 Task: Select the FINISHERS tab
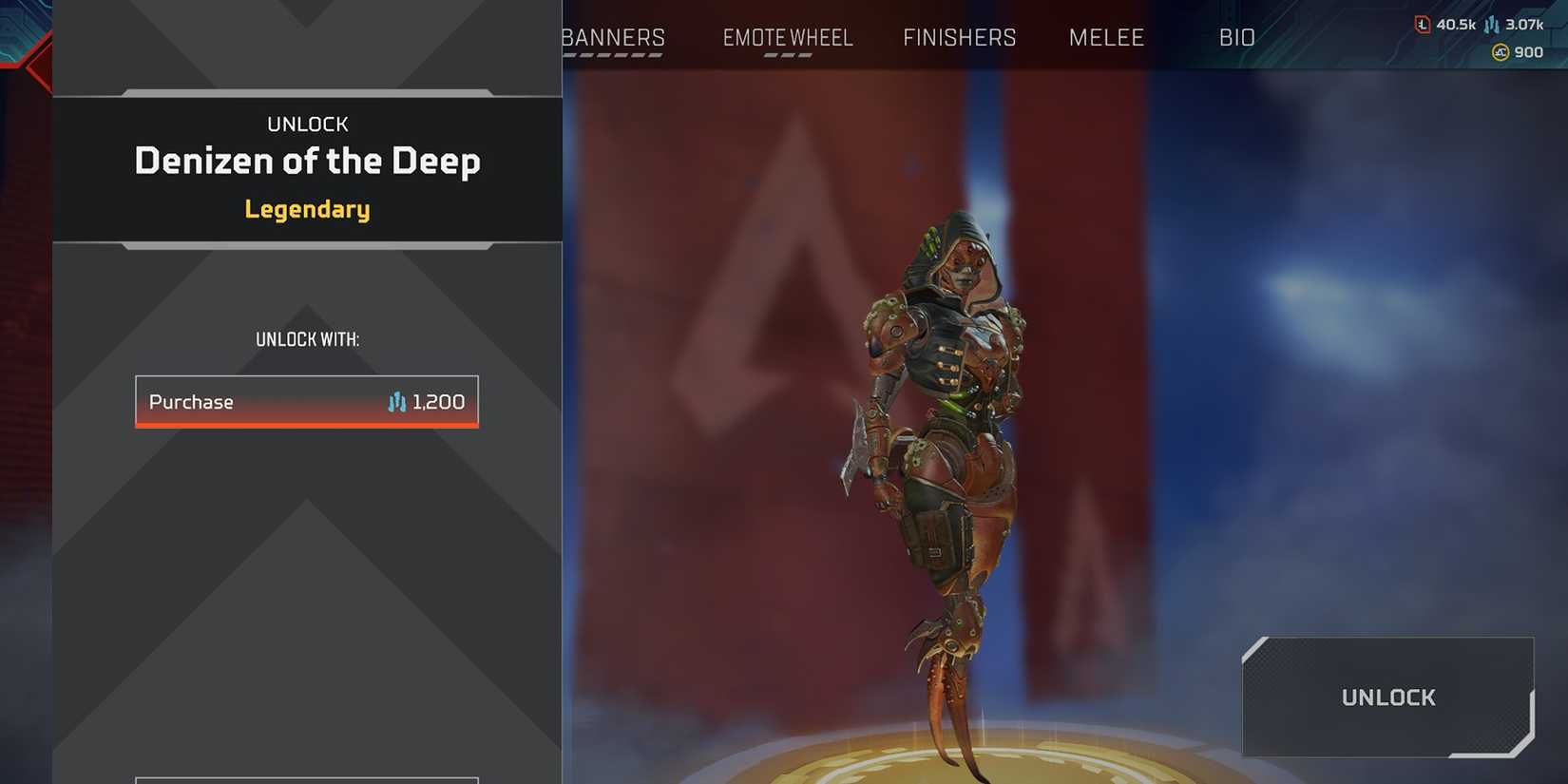coord(958,37)
